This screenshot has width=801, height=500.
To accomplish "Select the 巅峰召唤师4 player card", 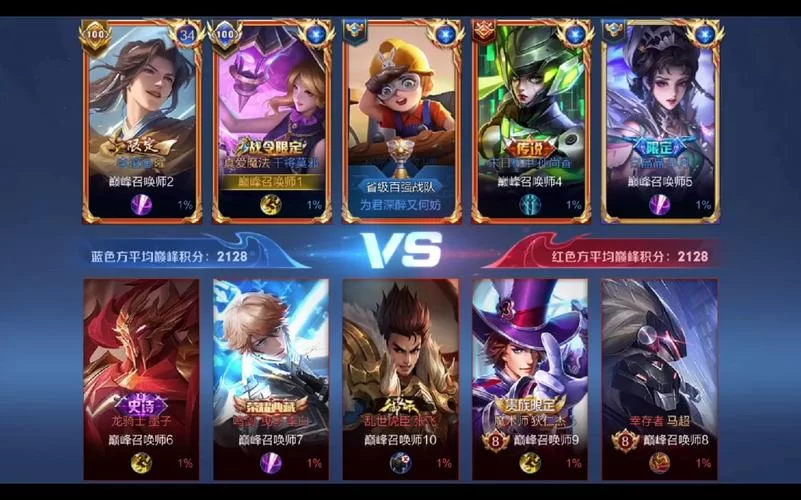I will click(530, 122).
